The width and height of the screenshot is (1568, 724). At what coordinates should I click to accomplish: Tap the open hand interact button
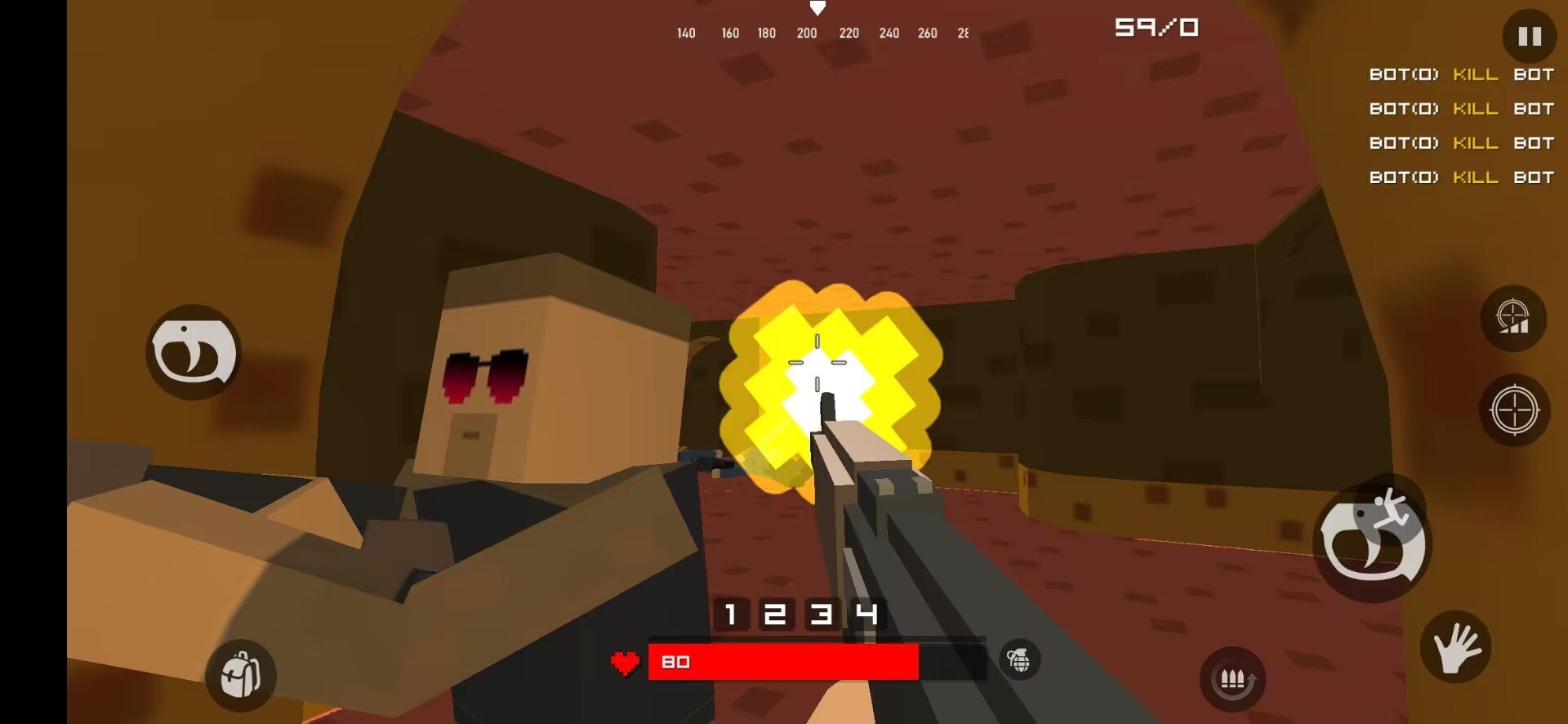[x=1455, y=647]
